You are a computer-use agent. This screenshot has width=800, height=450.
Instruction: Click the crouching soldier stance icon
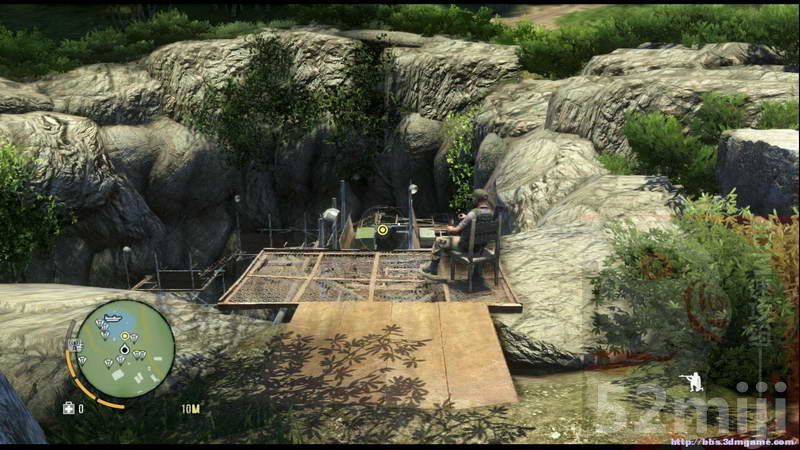(x=690, y=381)
